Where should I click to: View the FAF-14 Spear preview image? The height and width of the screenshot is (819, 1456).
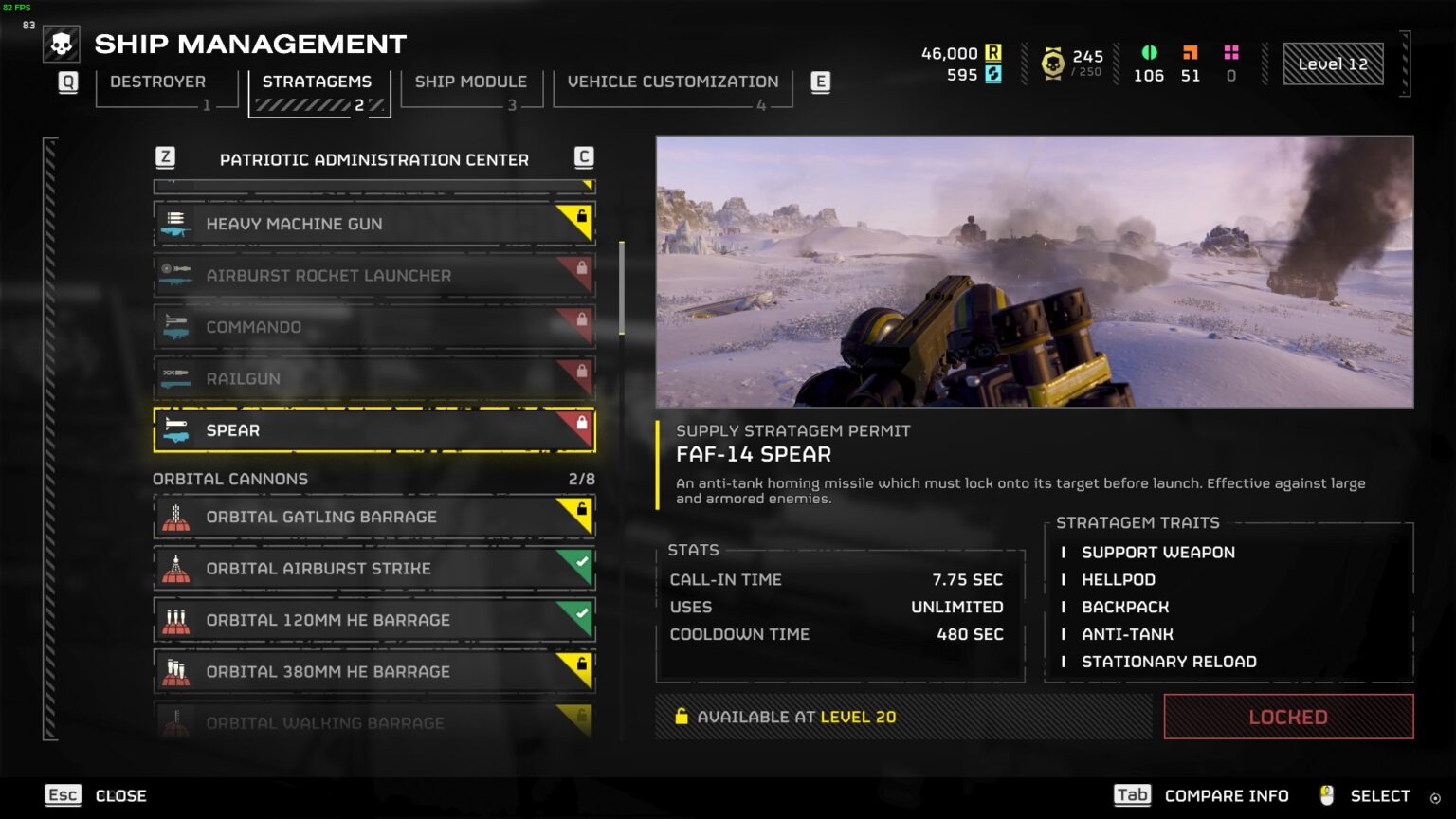[x=1034, y=271]
